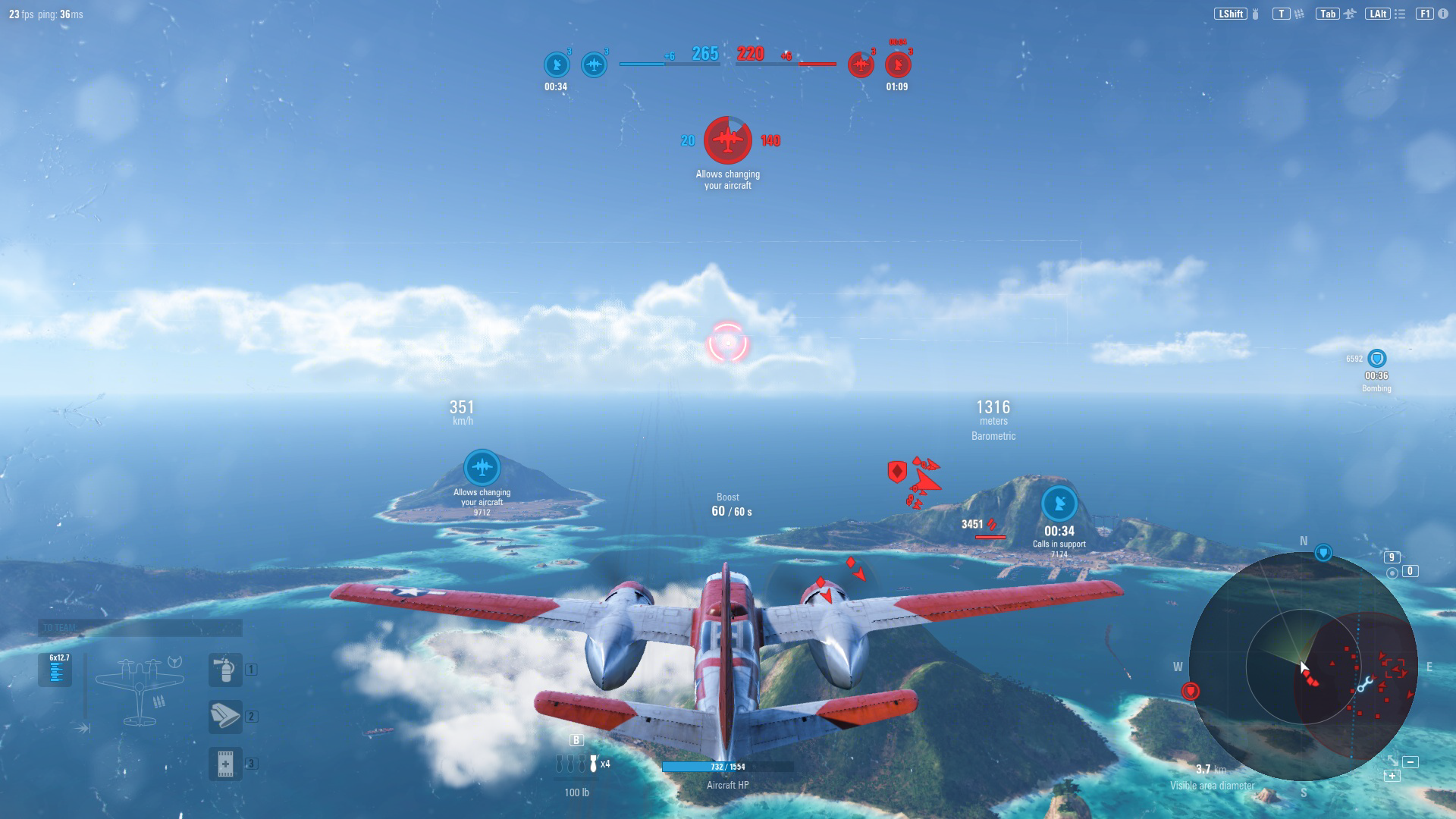The height and width of the screenshot is (819, 1456).
Task: Select the Calls in support radar marker
Action: tap(1059, 504)
